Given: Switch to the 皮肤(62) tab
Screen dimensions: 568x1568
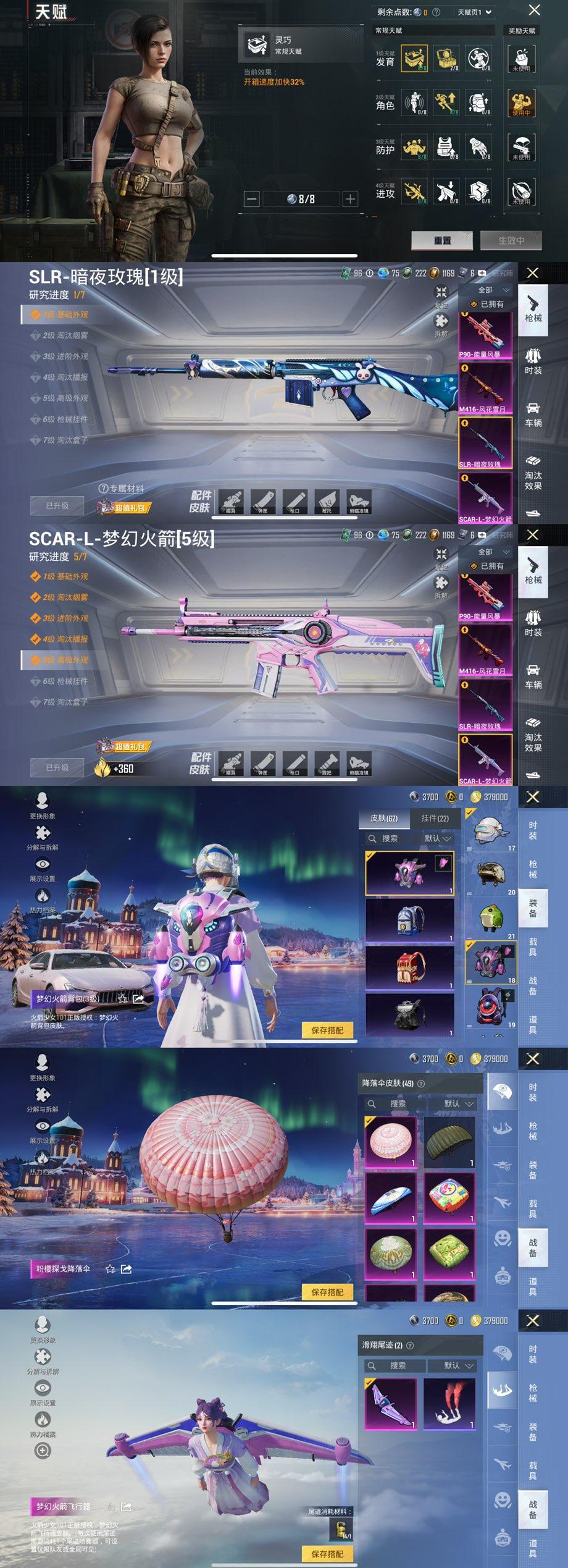Looking at the screenshot, I should click(x=384, y=818).
